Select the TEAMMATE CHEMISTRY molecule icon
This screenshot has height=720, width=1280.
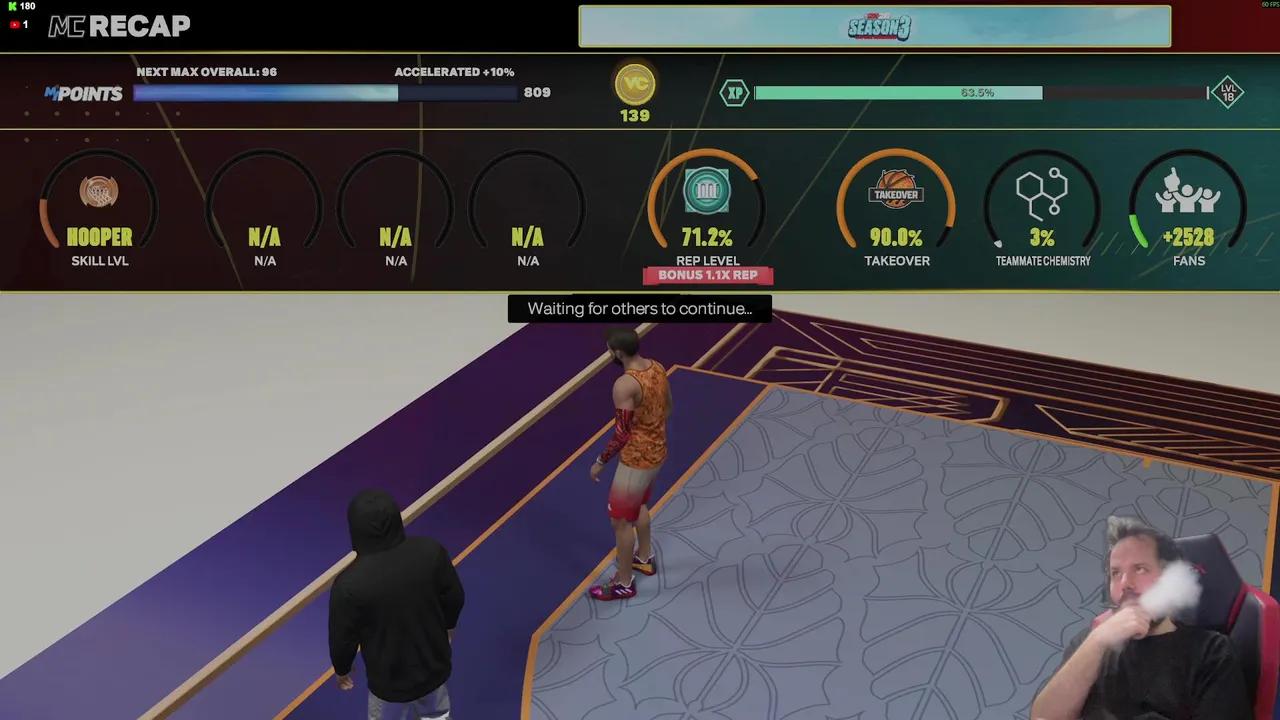(x=1042, y=192)
